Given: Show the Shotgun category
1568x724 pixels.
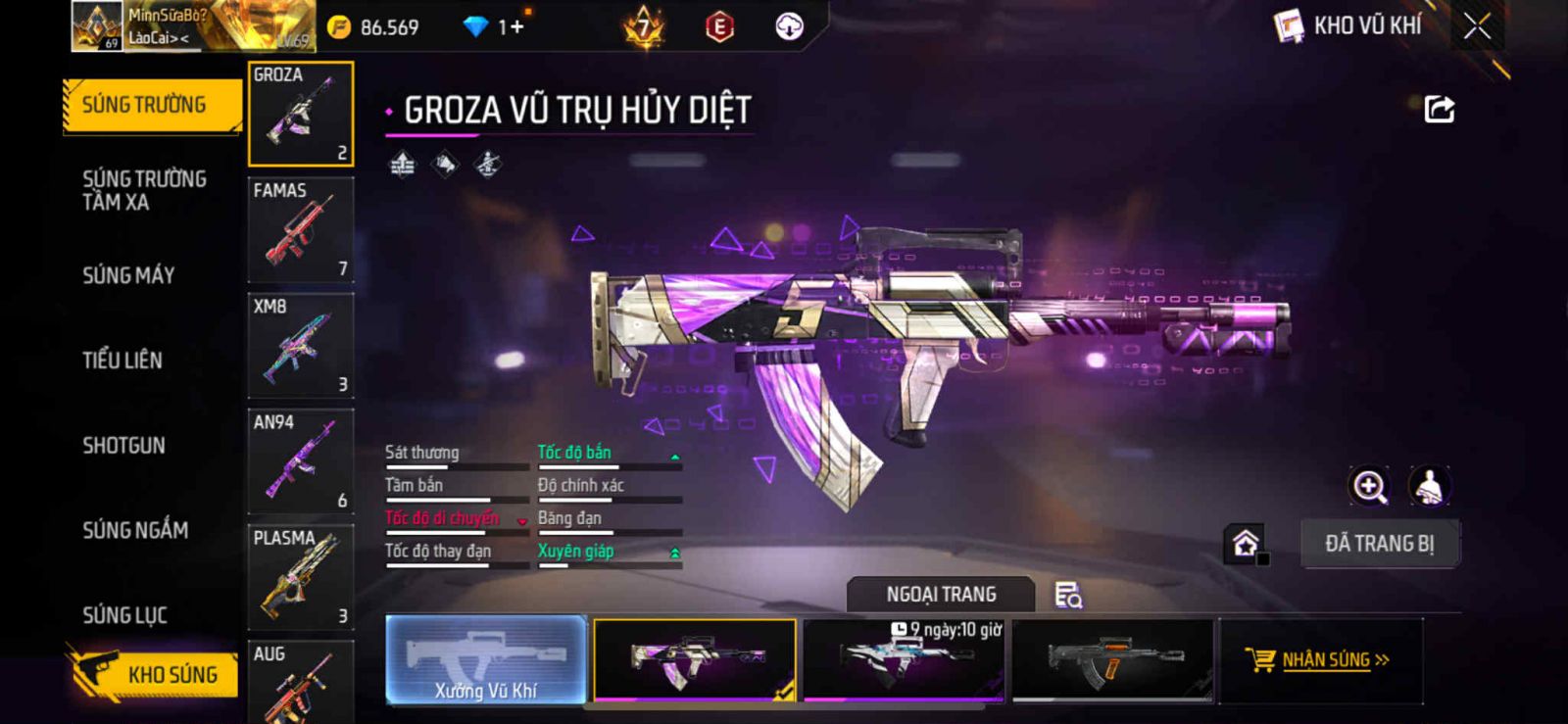Looking at the screenshot, I should (x=124, y=446).
